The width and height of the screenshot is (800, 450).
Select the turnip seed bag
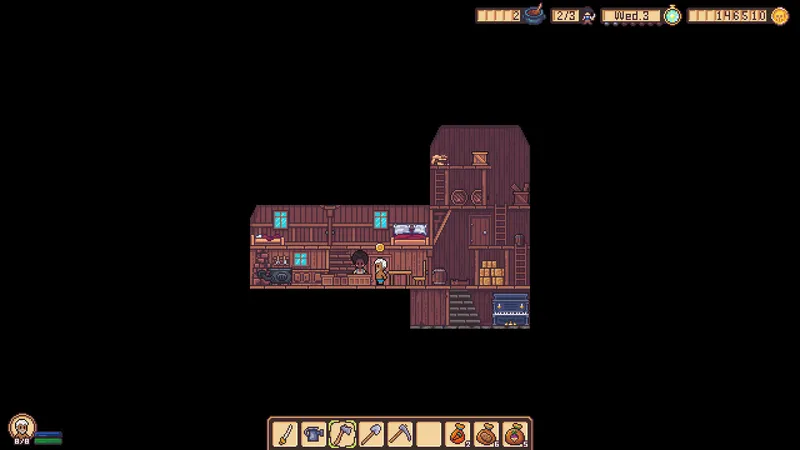(x=515, y=434)
